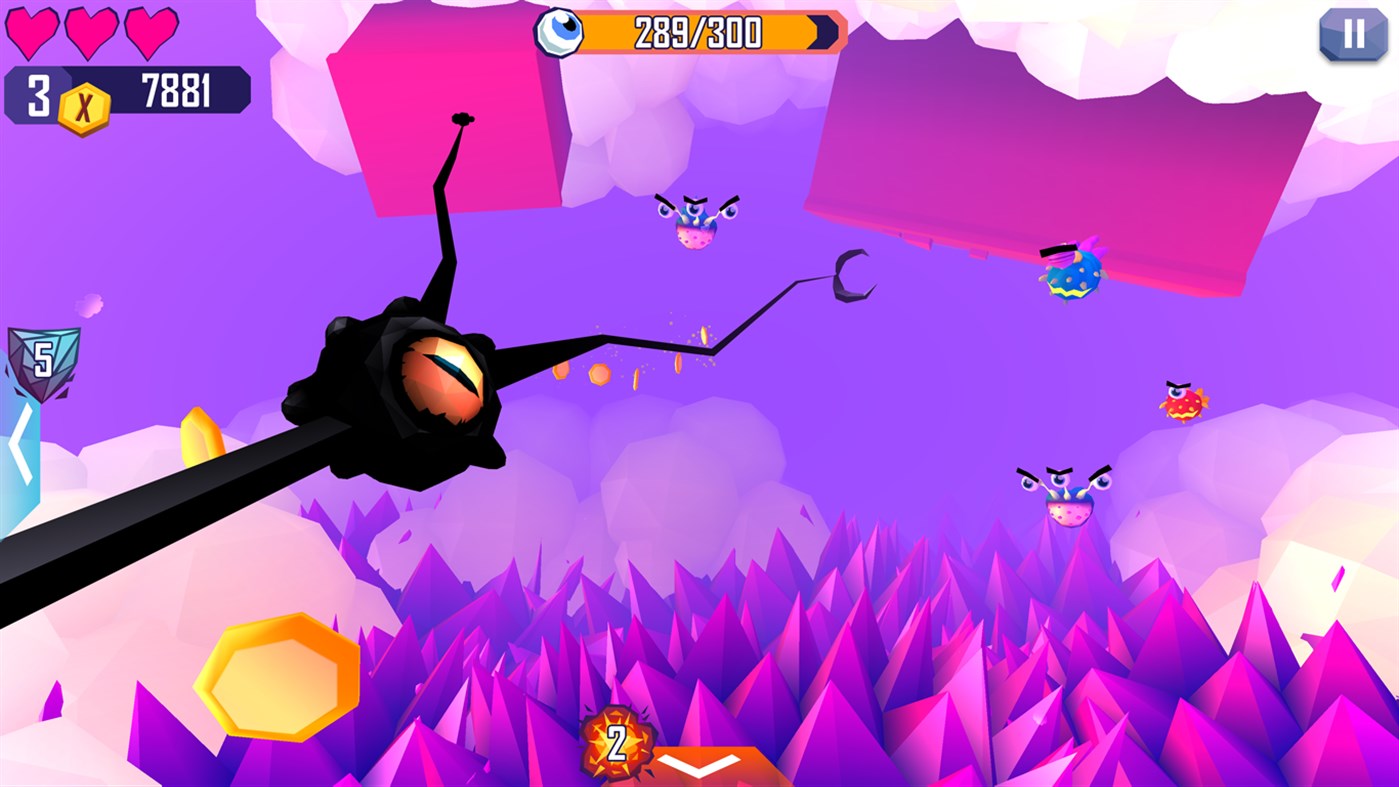Open the pause menu via top-right button
This screenshot has height=787, width=1399.
(1354, 36)
